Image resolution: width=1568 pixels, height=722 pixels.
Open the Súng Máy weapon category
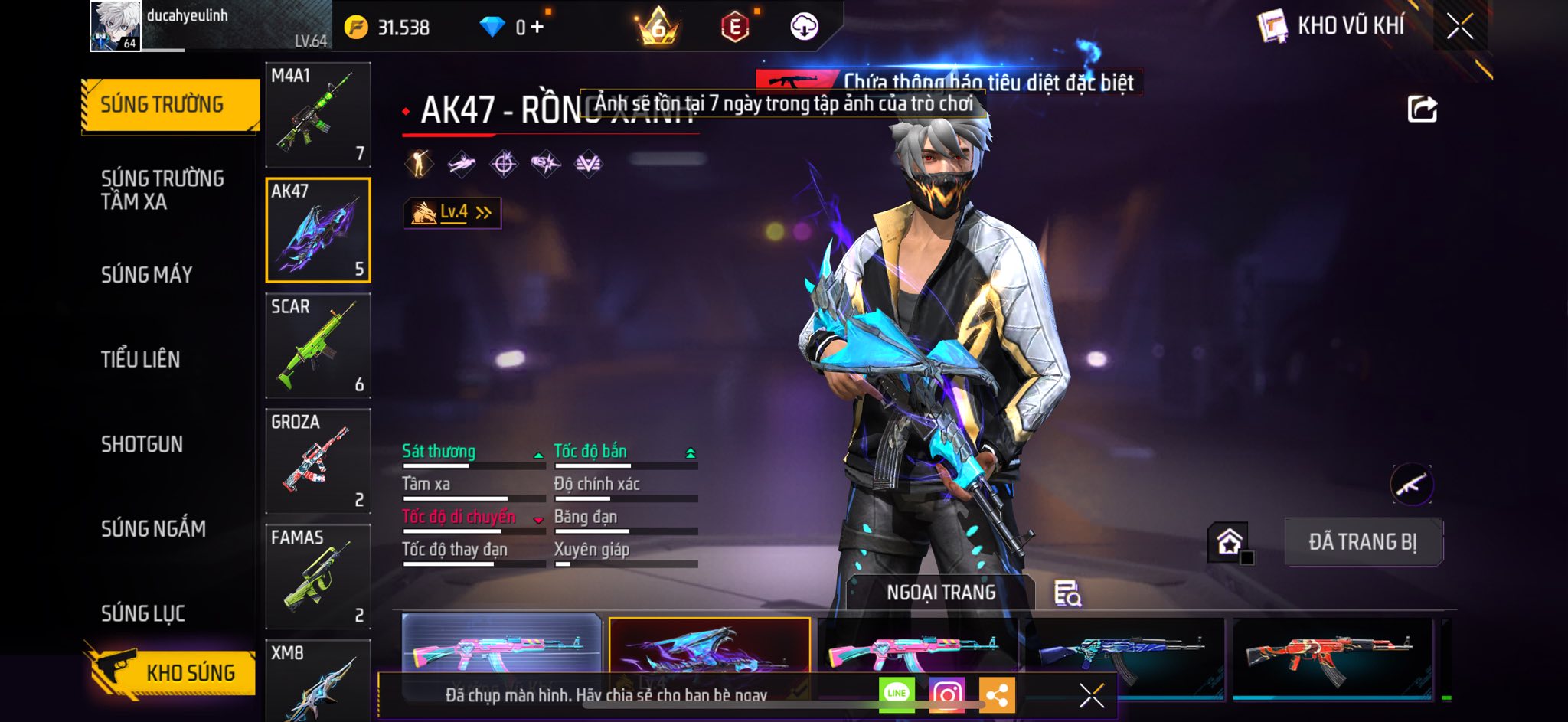click(x=147, y=275)
